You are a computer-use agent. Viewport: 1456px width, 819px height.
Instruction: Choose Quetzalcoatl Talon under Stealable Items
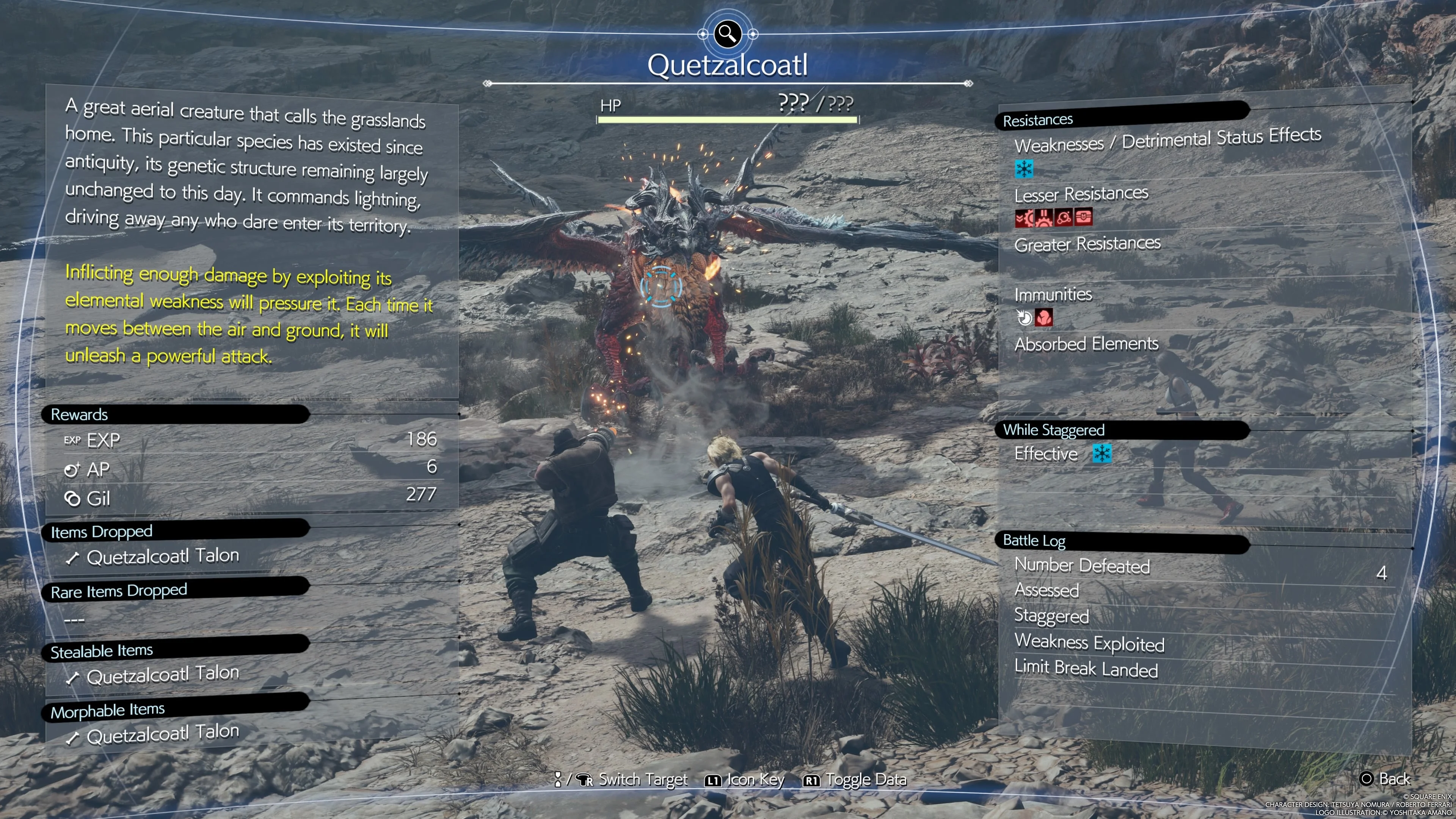pos(162,674)
